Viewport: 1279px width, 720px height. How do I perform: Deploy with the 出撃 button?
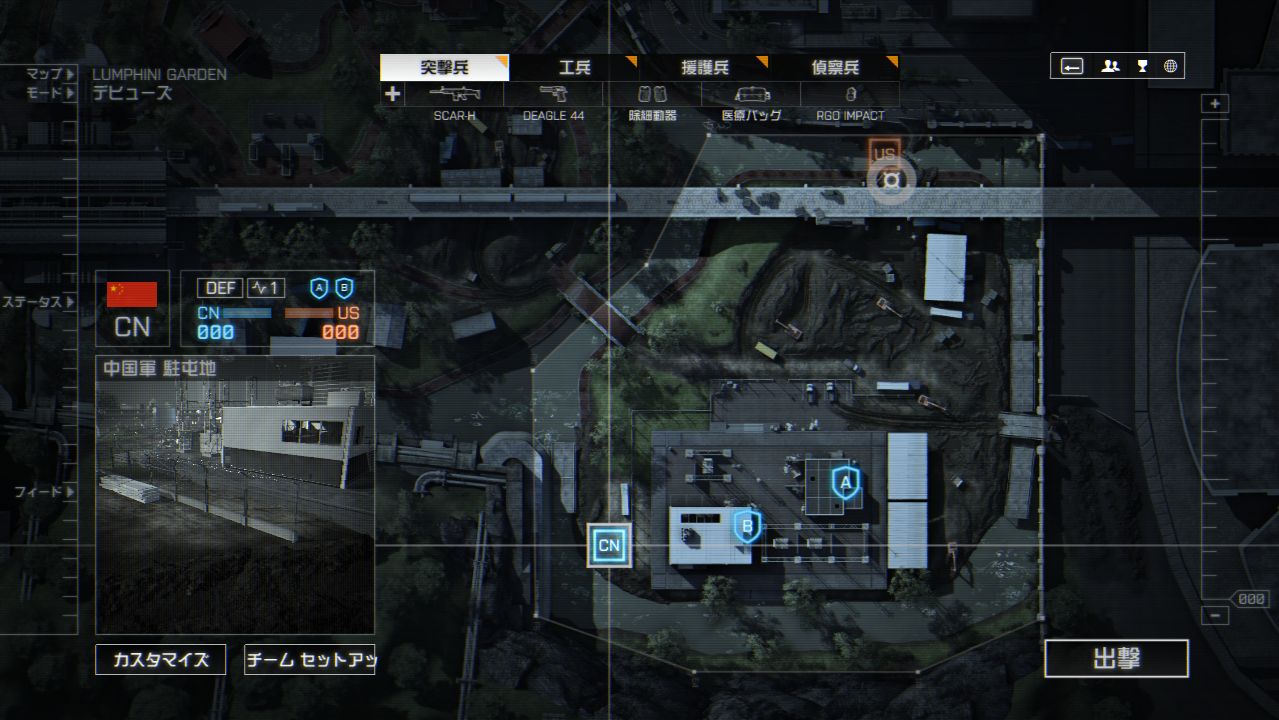tap(1116, 659)
